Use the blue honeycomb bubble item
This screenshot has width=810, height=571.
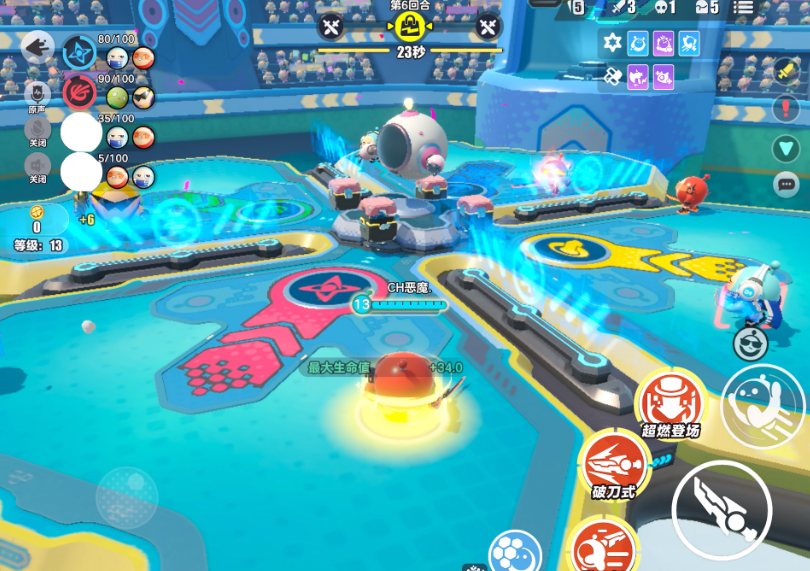515,552
